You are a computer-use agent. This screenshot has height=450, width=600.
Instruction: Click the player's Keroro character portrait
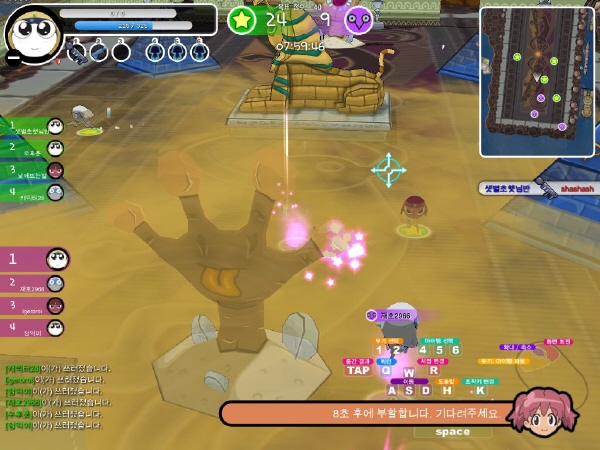tap(35, 33)
